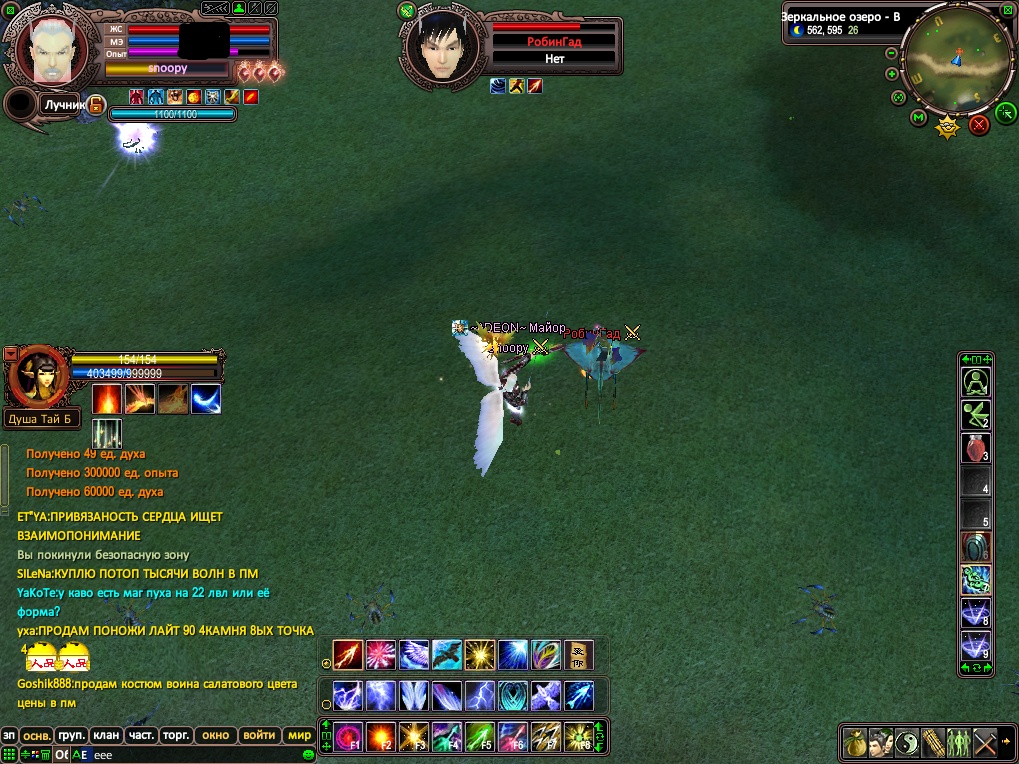Activate the F1 pink swirl skill
This screenshot has width=1019, height=764.
pos(348,737)
